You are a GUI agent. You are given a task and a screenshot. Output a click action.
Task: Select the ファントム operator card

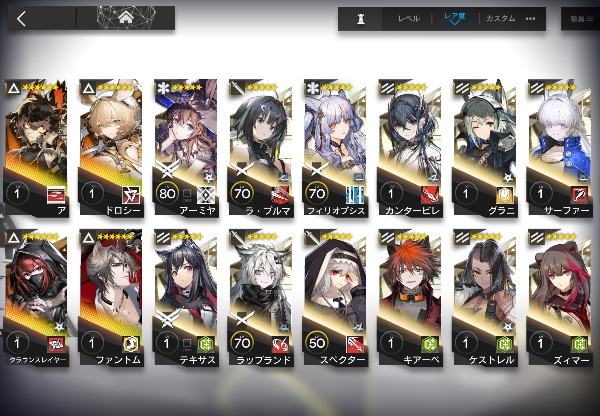coord(113,300)
